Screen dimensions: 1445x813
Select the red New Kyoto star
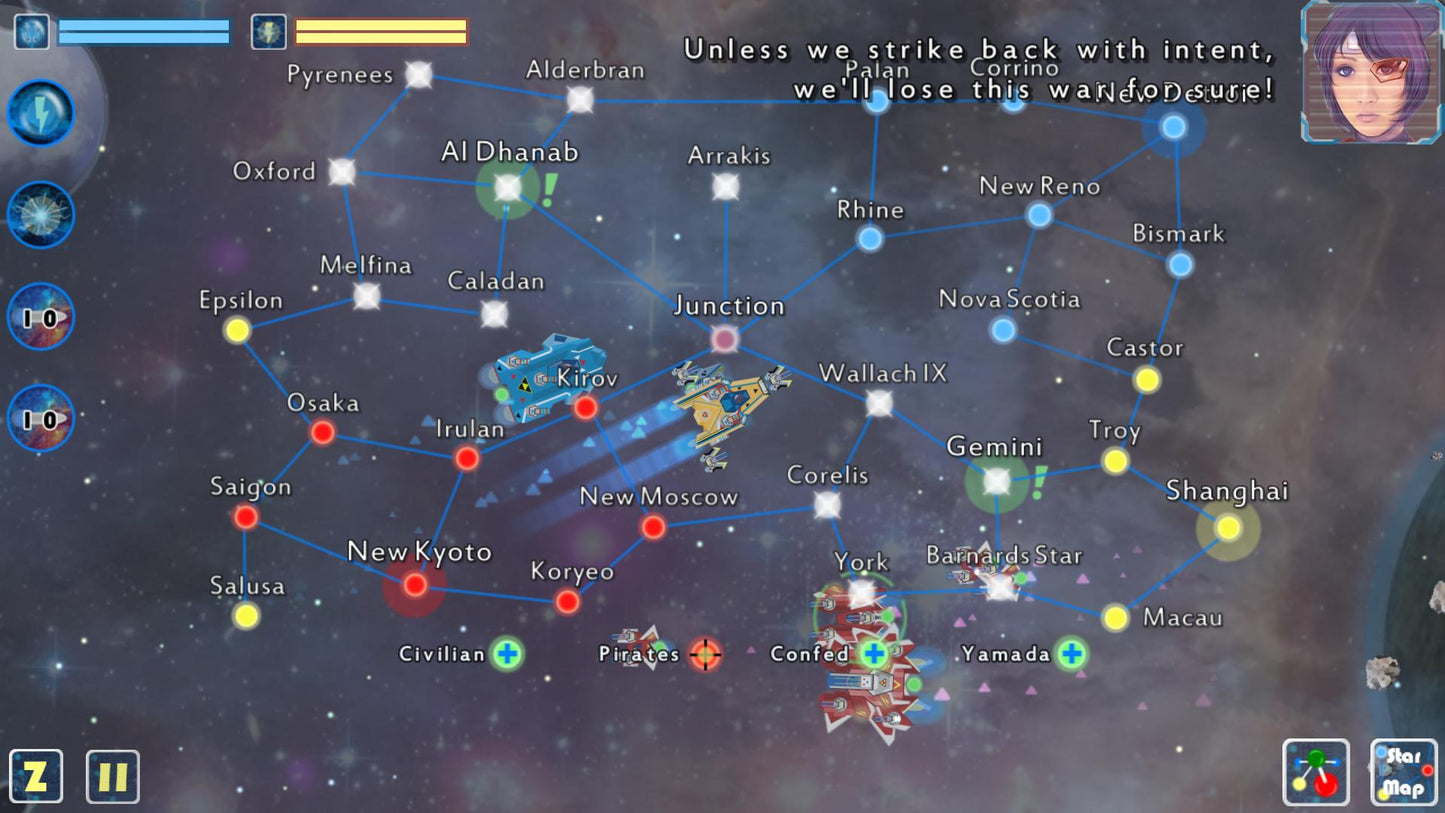pos(415,586)
